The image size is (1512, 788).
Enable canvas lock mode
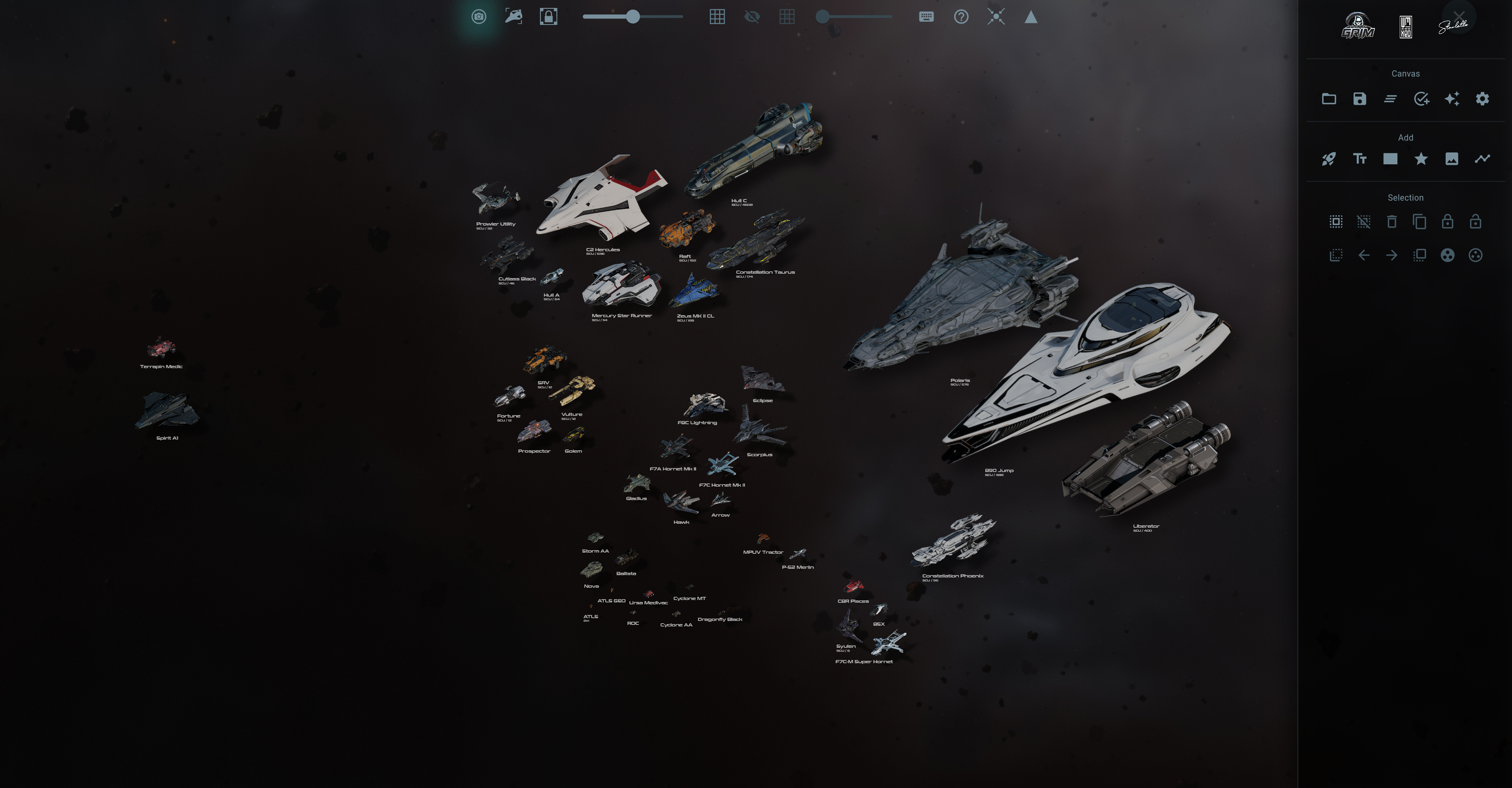coord(548,17)
